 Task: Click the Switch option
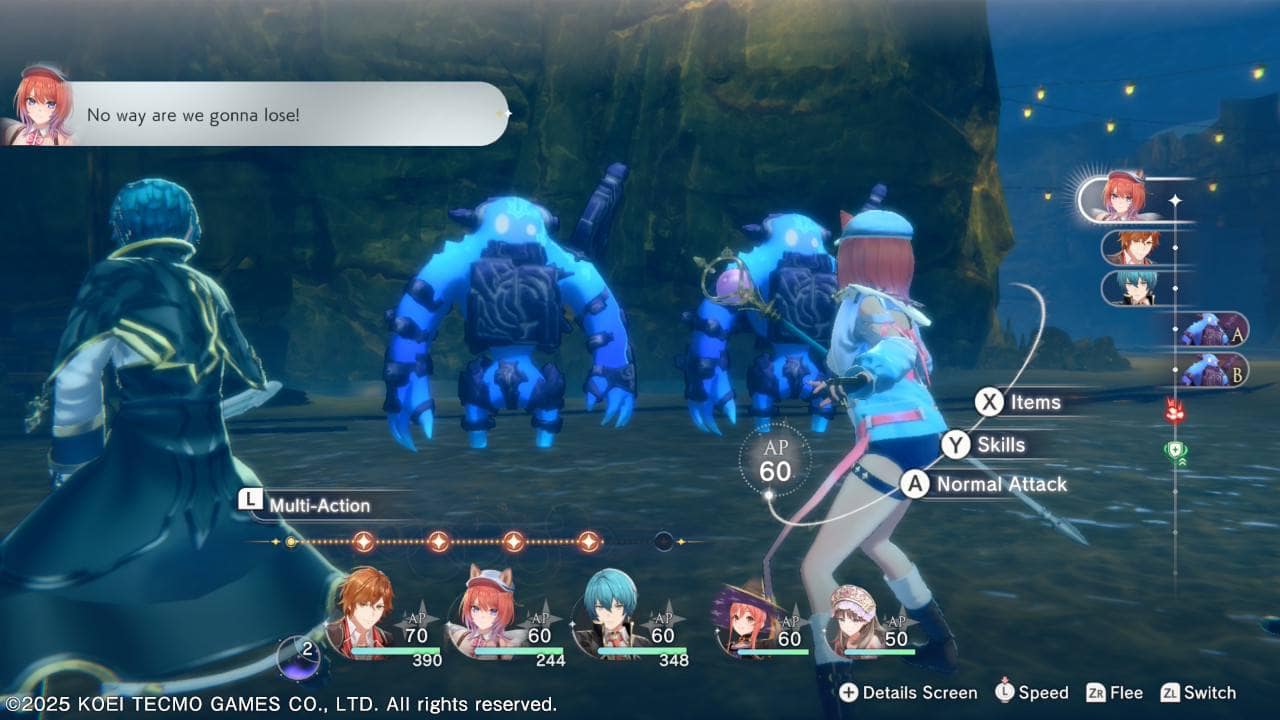pyautogui.click(x=1198, y=693)
